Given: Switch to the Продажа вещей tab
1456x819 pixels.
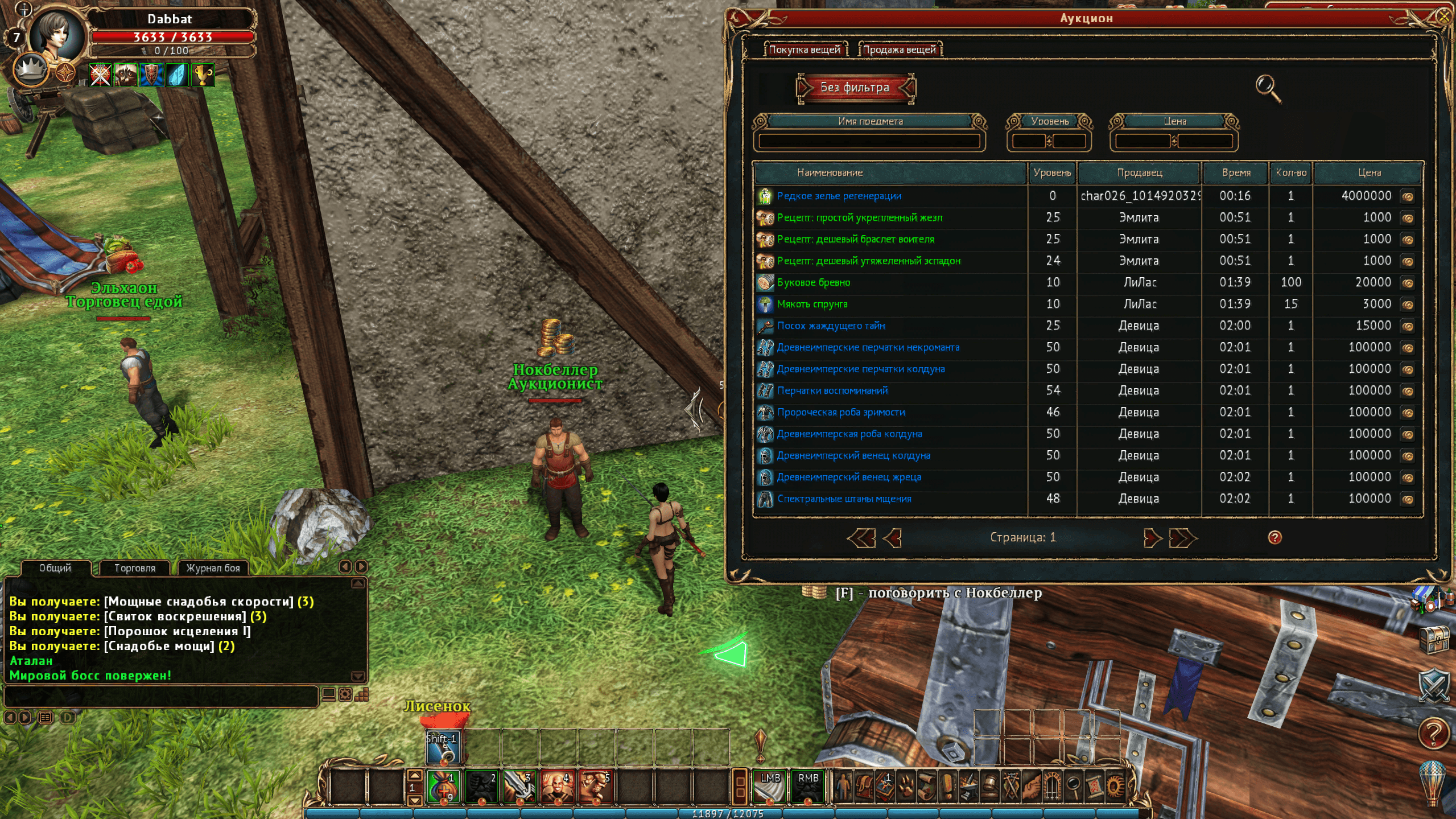Looking at the screenshot, I should 899,50.
